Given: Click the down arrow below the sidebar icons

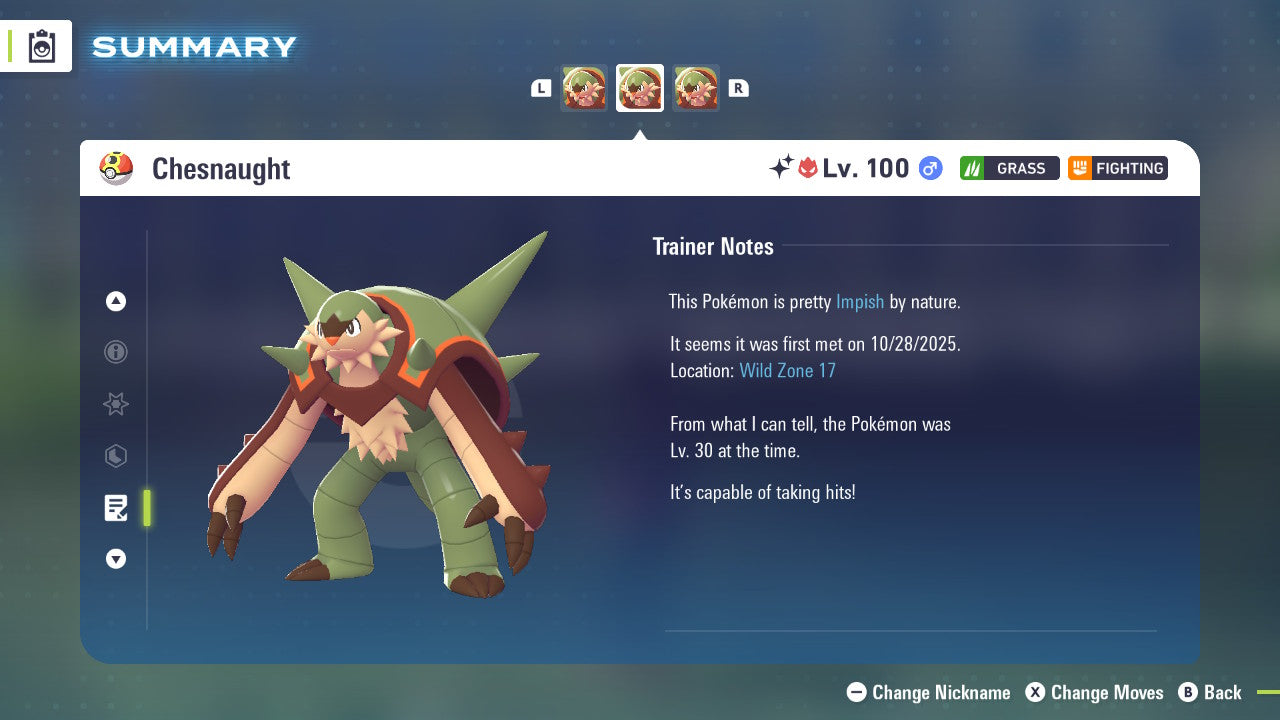Looking at the screenshot, I should [x=115, y=559].
